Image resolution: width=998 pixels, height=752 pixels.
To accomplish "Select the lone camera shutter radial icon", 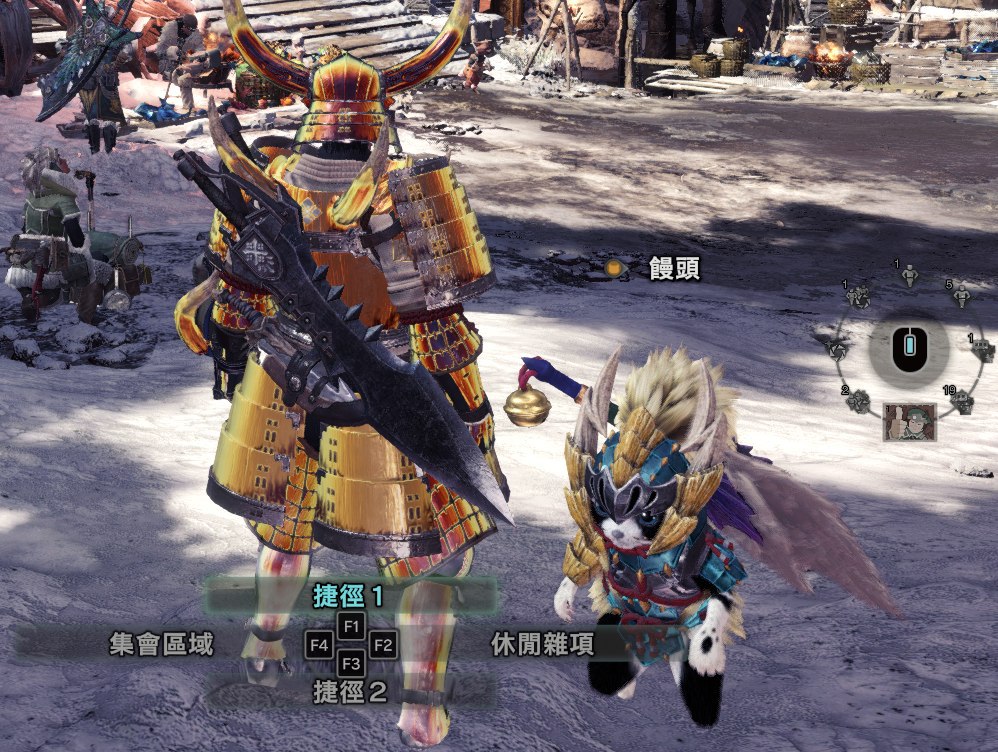I will click(x=836, y=349).
